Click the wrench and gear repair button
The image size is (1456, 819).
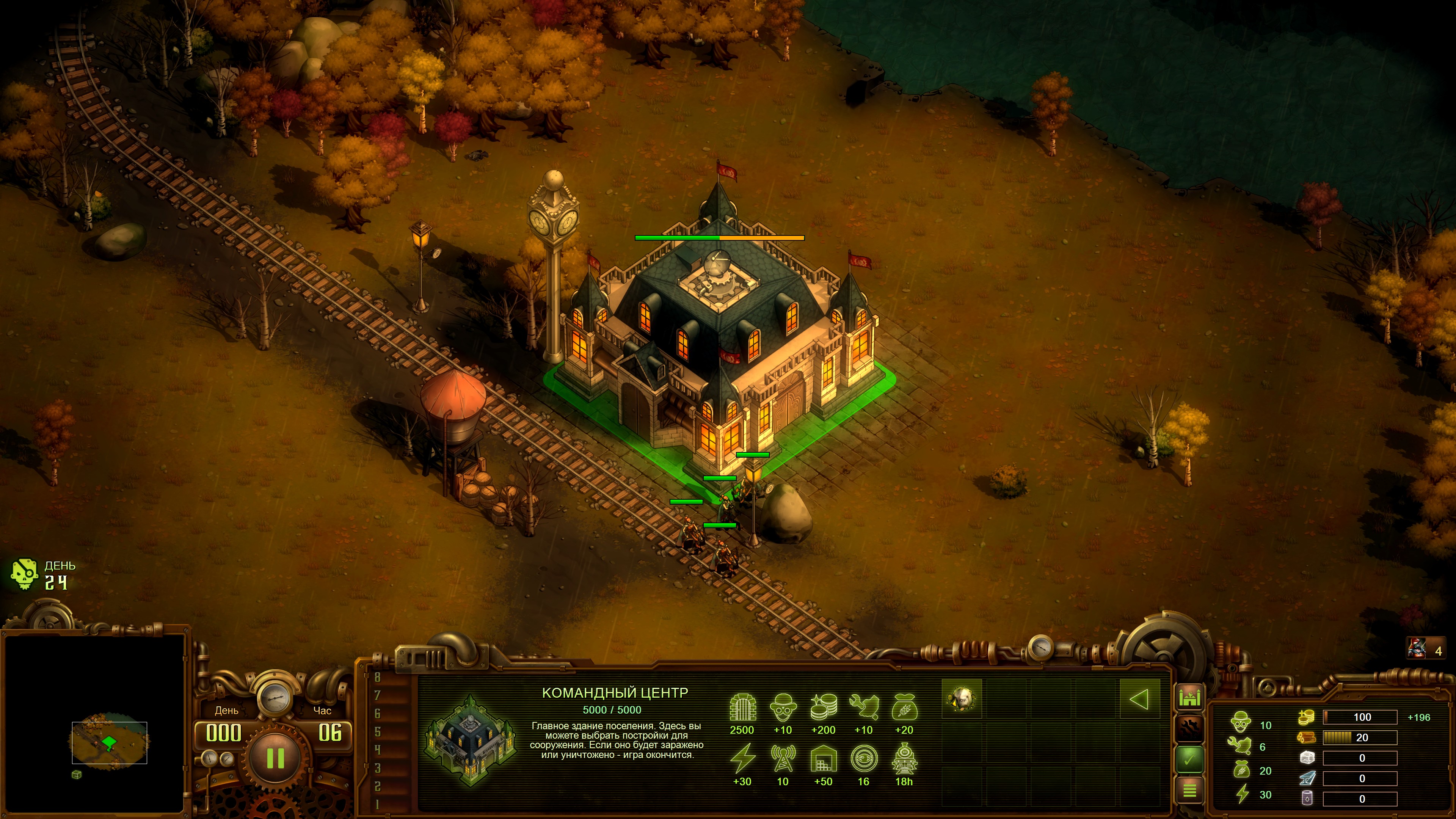1189,728
